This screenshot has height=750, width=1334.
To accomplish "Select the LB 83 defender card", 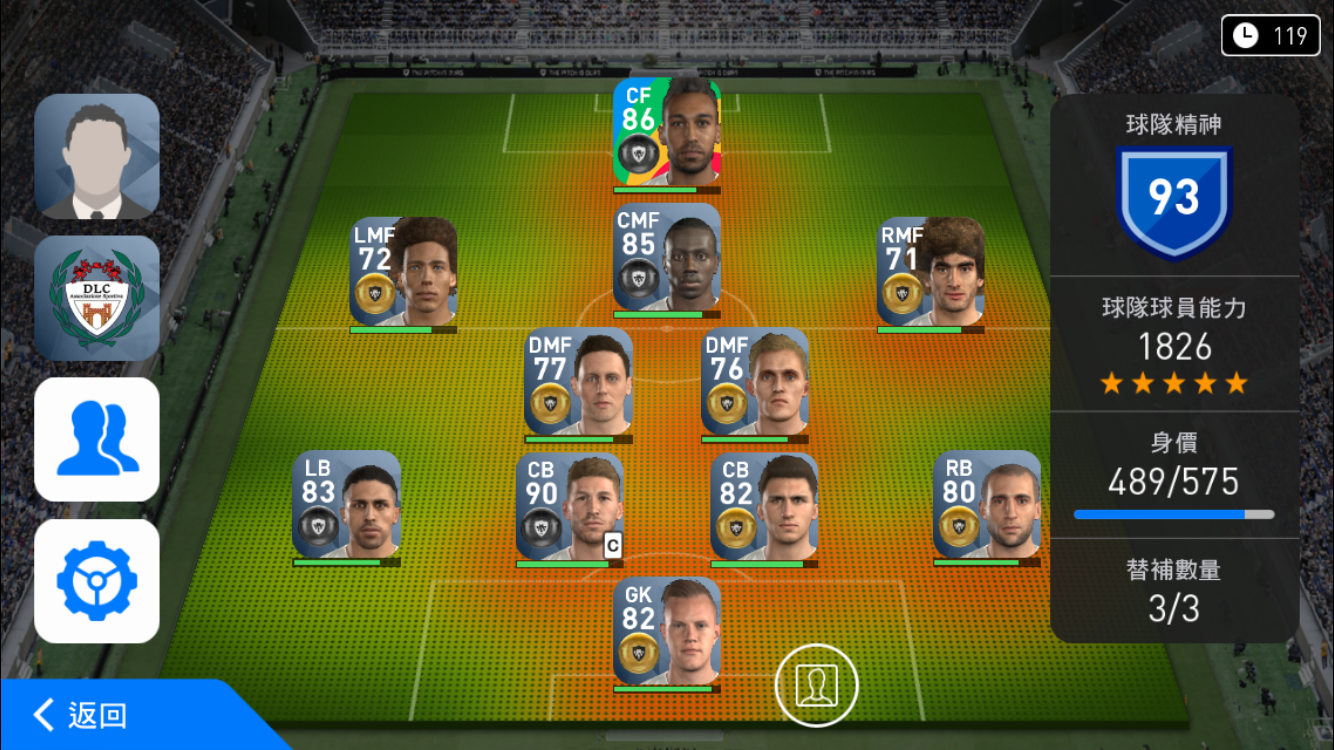I will pos(346,505).
